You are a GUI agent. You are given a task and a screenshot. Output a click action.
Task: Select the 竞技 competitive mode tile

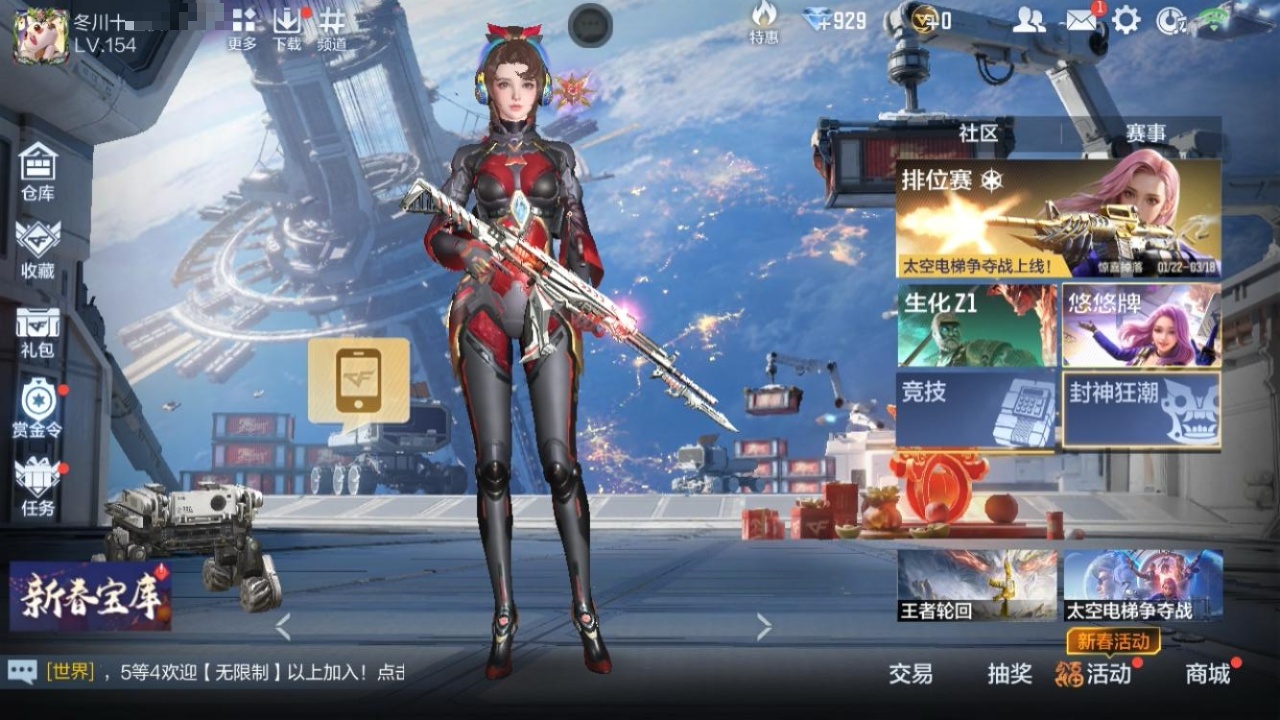click(x=976, y=409)
